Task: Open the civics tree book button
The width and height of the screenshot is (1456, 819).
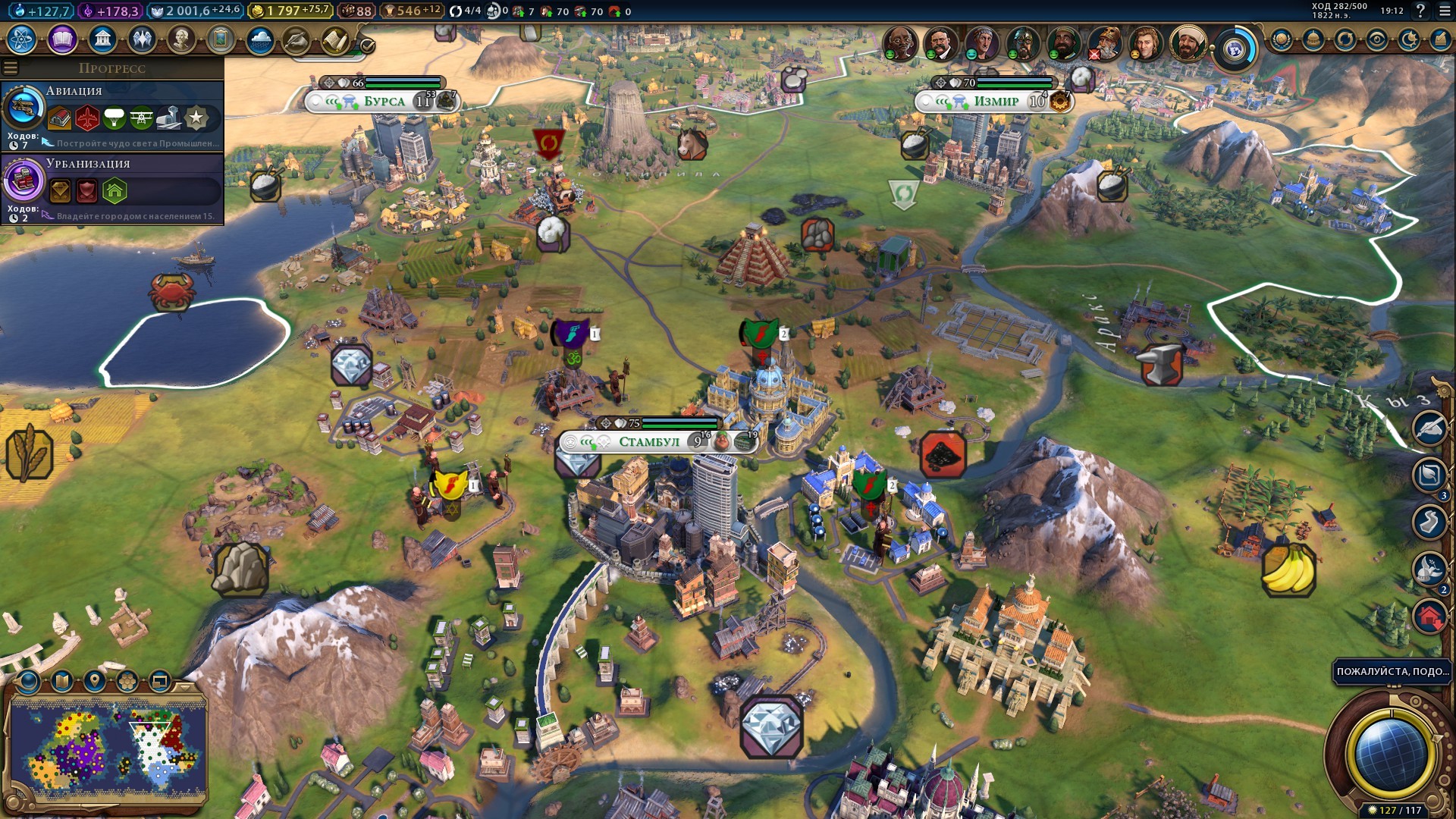Action: click(62, 39)
